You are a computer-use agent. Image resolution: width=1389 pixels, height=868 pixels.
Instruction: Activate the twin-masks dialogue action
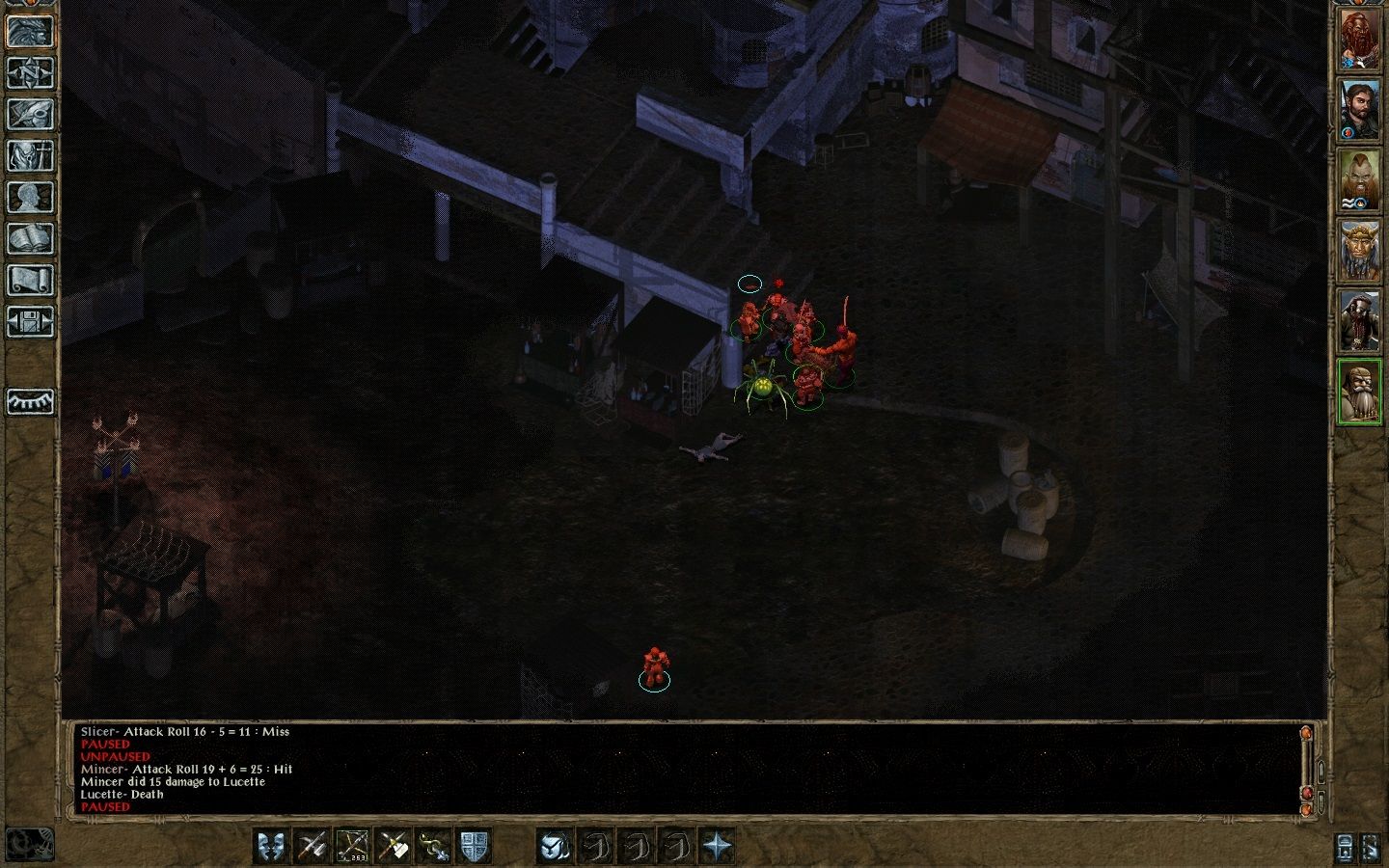pyautogui.click(x=273, y=847)
